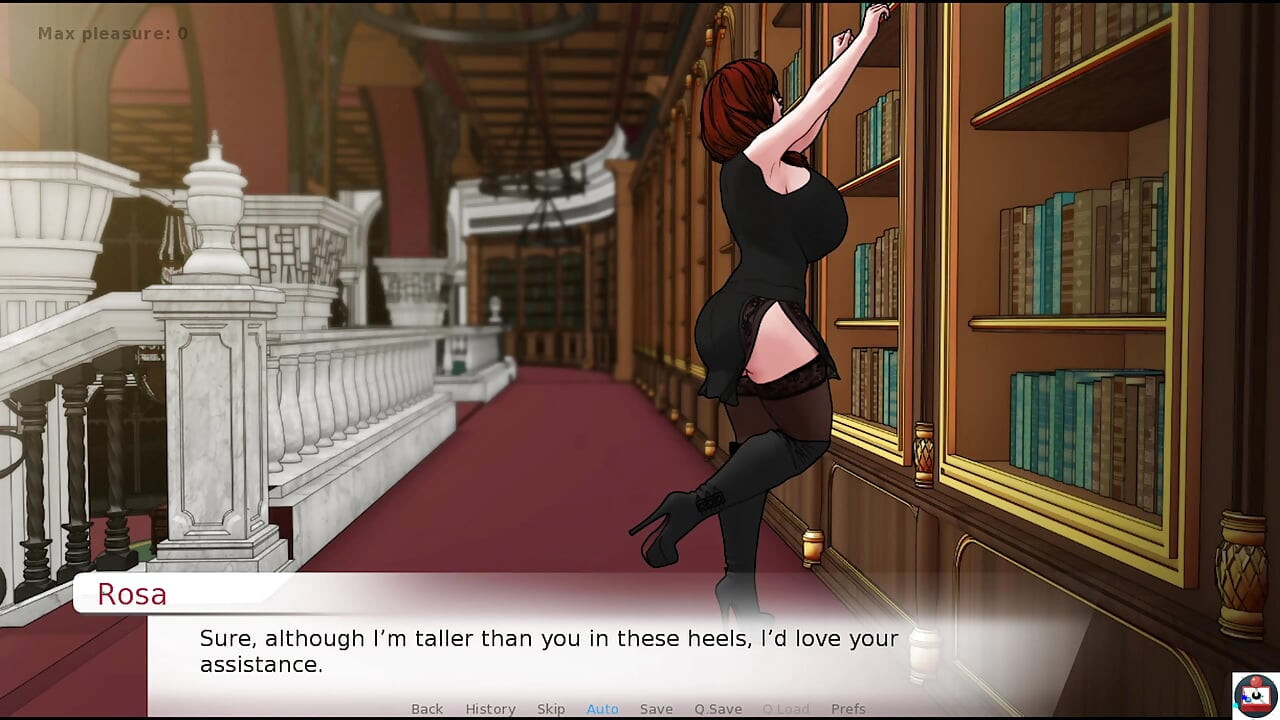Click the grayed-out Q.Load option
The width and height of the screenshot is (1280, 720).
tap(786, 708)
